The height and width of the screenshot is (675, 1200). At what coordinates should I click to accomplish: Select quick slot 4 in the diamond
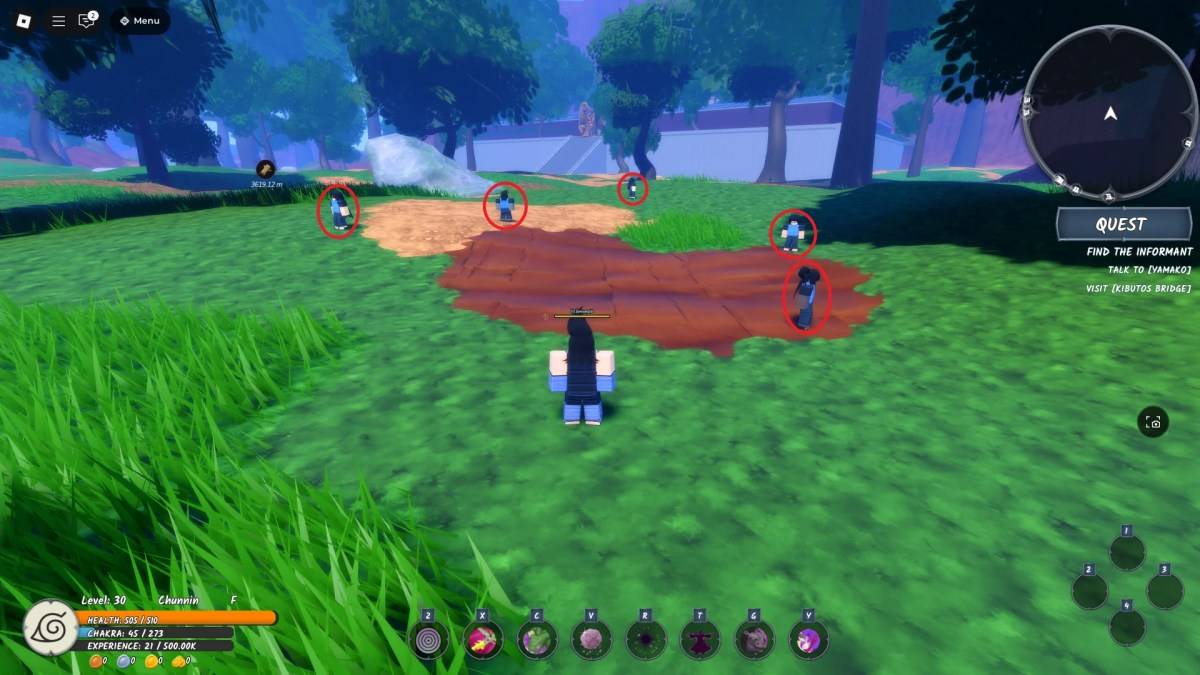1127,627
